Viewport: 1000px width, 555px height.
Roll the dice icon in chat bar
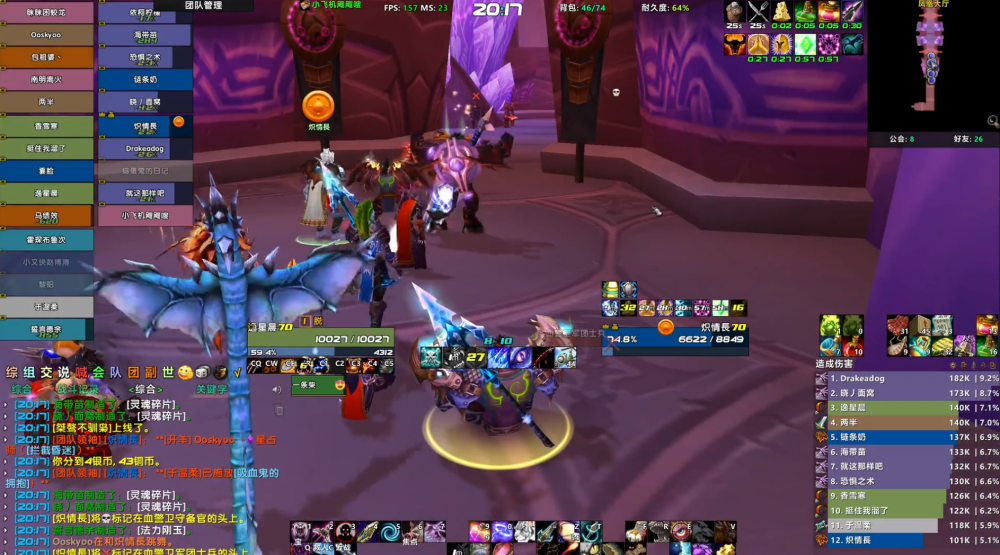click(x=203, y=373)
